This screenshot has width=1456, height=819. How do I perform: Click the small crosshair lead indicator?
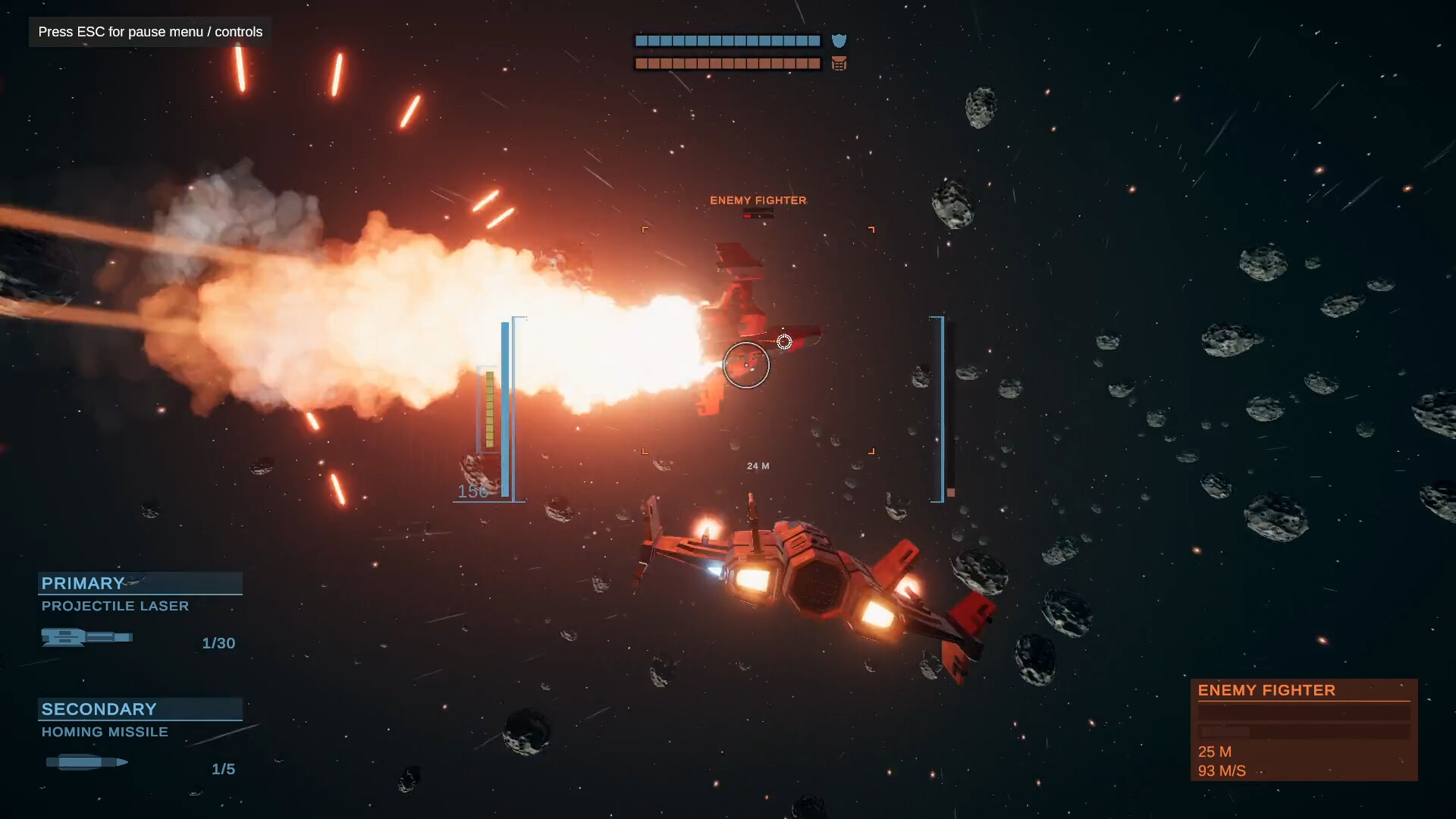click(785, 341)
